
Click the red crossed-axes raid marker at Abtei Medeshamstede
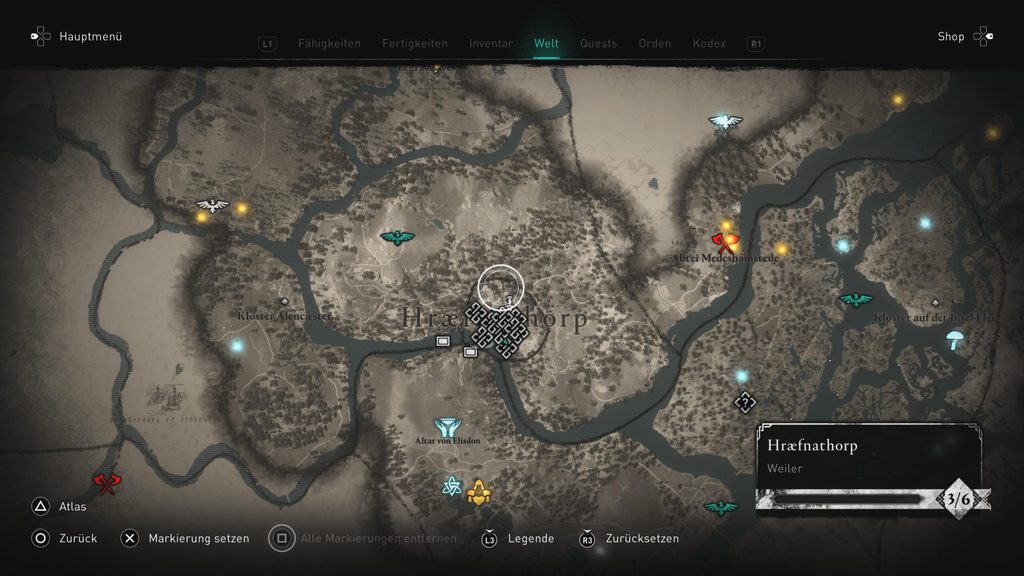[x=723, y=240]
